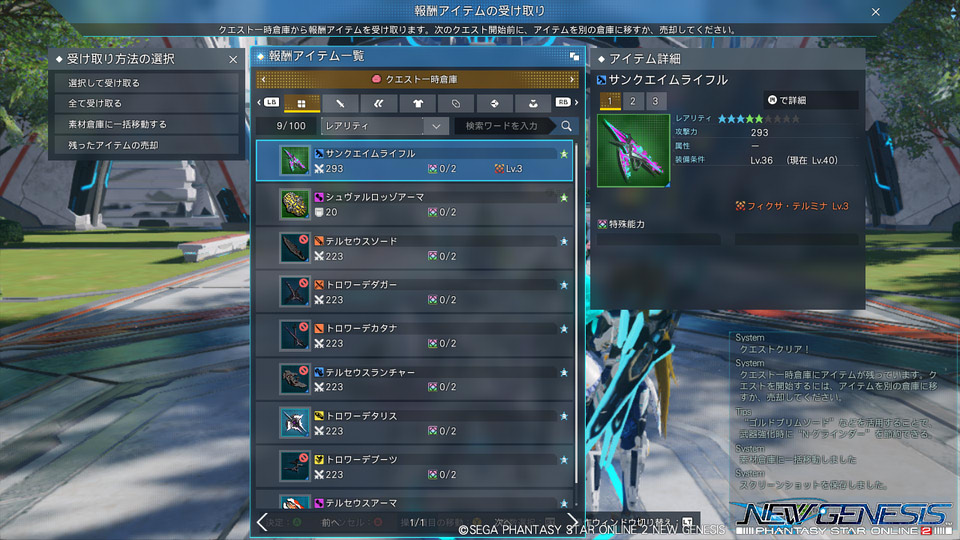This screenshot has width=960, height=540.
Task: Choose the トロワーデカタナ item row
Action: [x=415, y=336]
